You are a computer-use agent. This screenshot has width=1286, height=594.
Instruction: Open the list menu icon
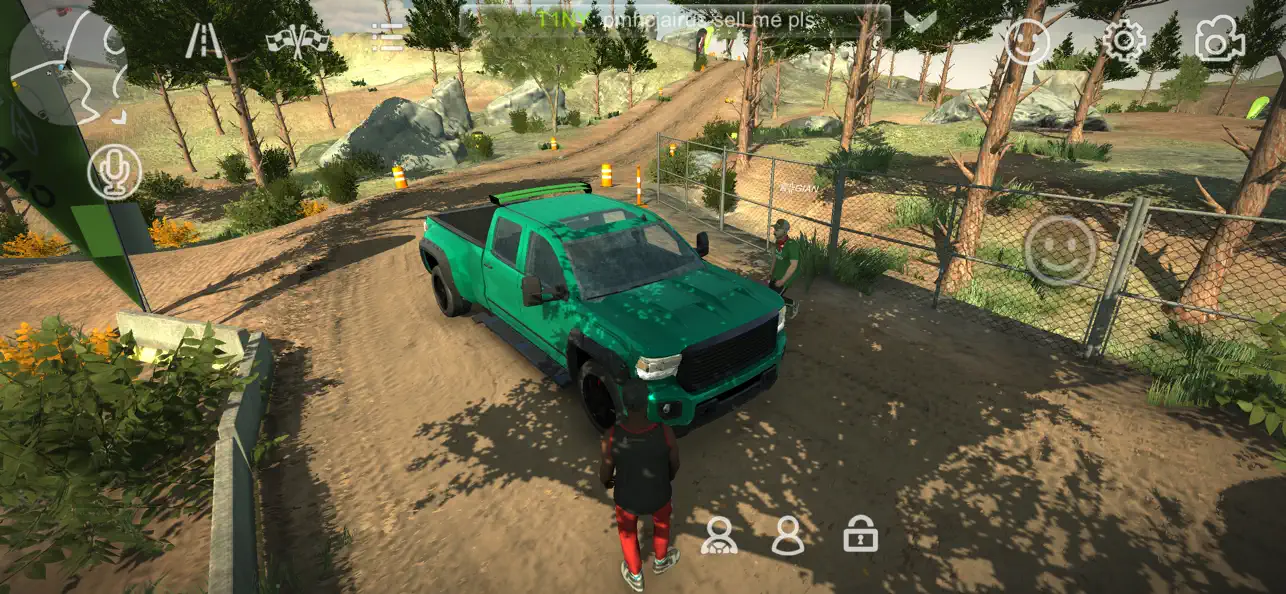pos(386,39)
